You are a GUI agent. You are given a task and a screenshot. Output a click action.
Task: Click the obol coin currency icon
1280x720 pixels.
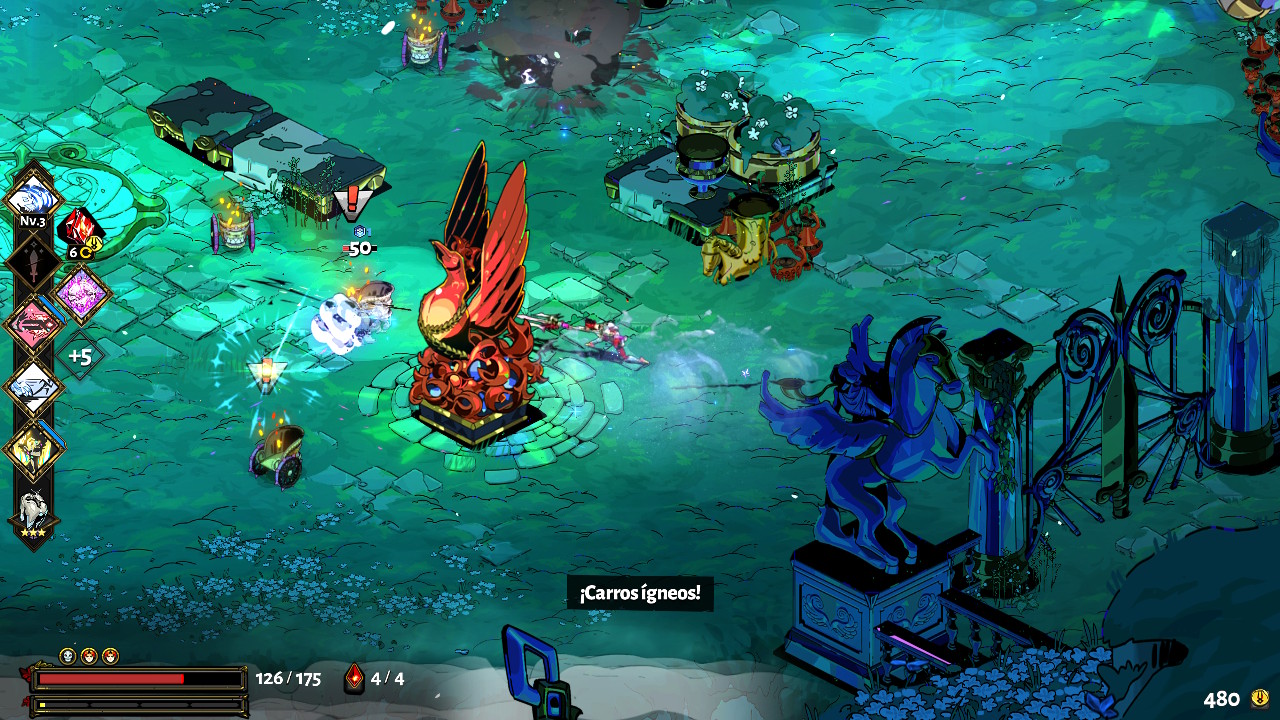pos(1260,698)
